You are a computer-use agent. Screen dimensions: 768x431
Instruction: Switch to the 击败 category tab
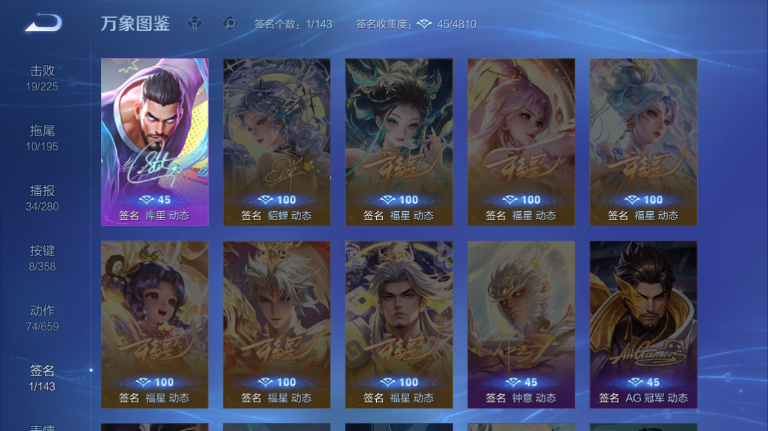42,77
